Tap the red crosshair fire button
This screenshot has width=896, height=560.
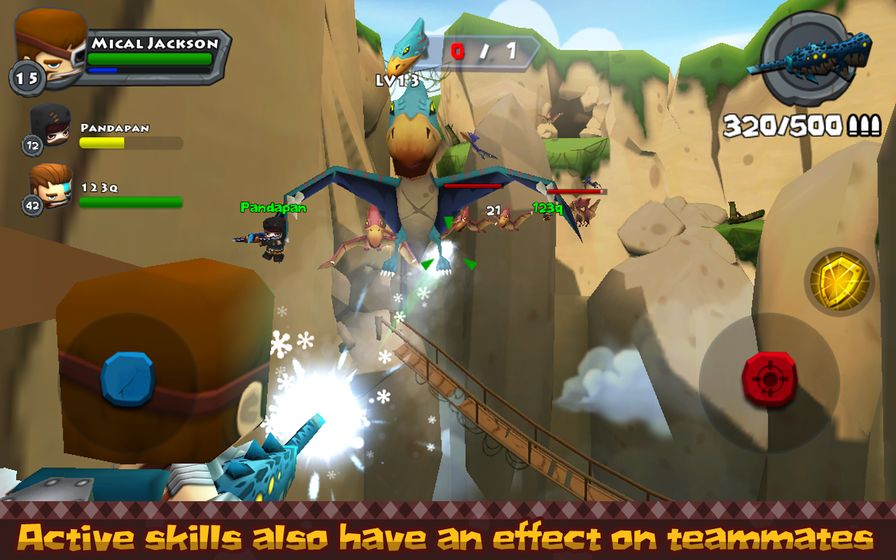tap(768, 378)
